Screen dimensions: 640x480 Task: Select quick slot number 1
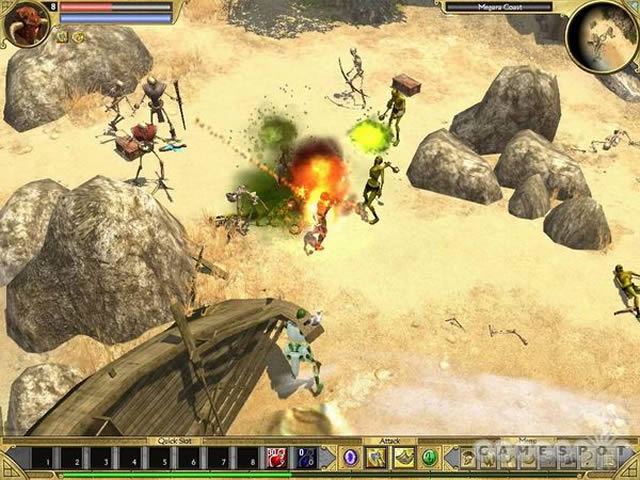(43, 458)
